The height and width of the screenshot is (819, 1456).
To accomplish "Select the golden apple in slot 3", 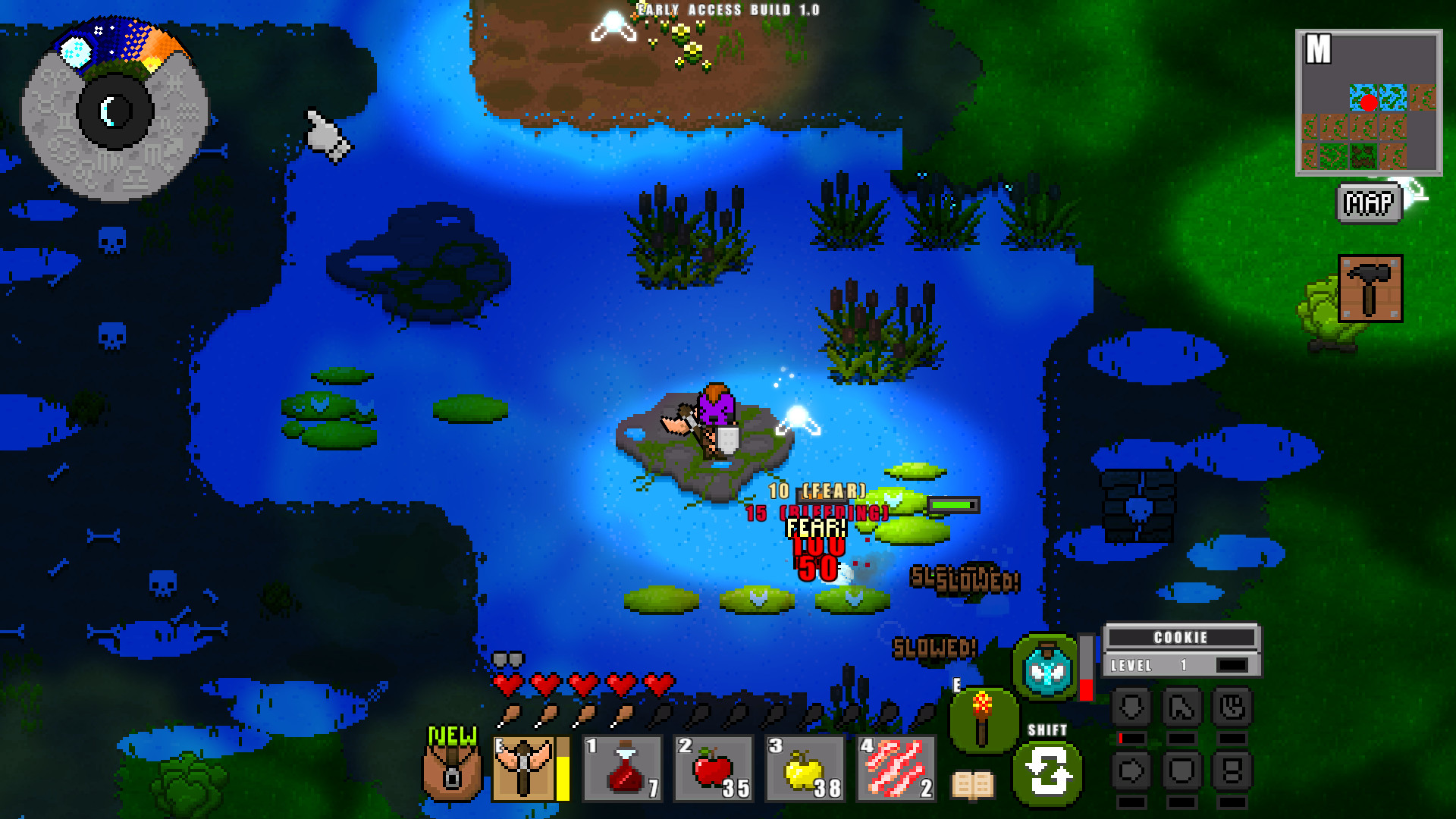I will click(x=804, y=768).
